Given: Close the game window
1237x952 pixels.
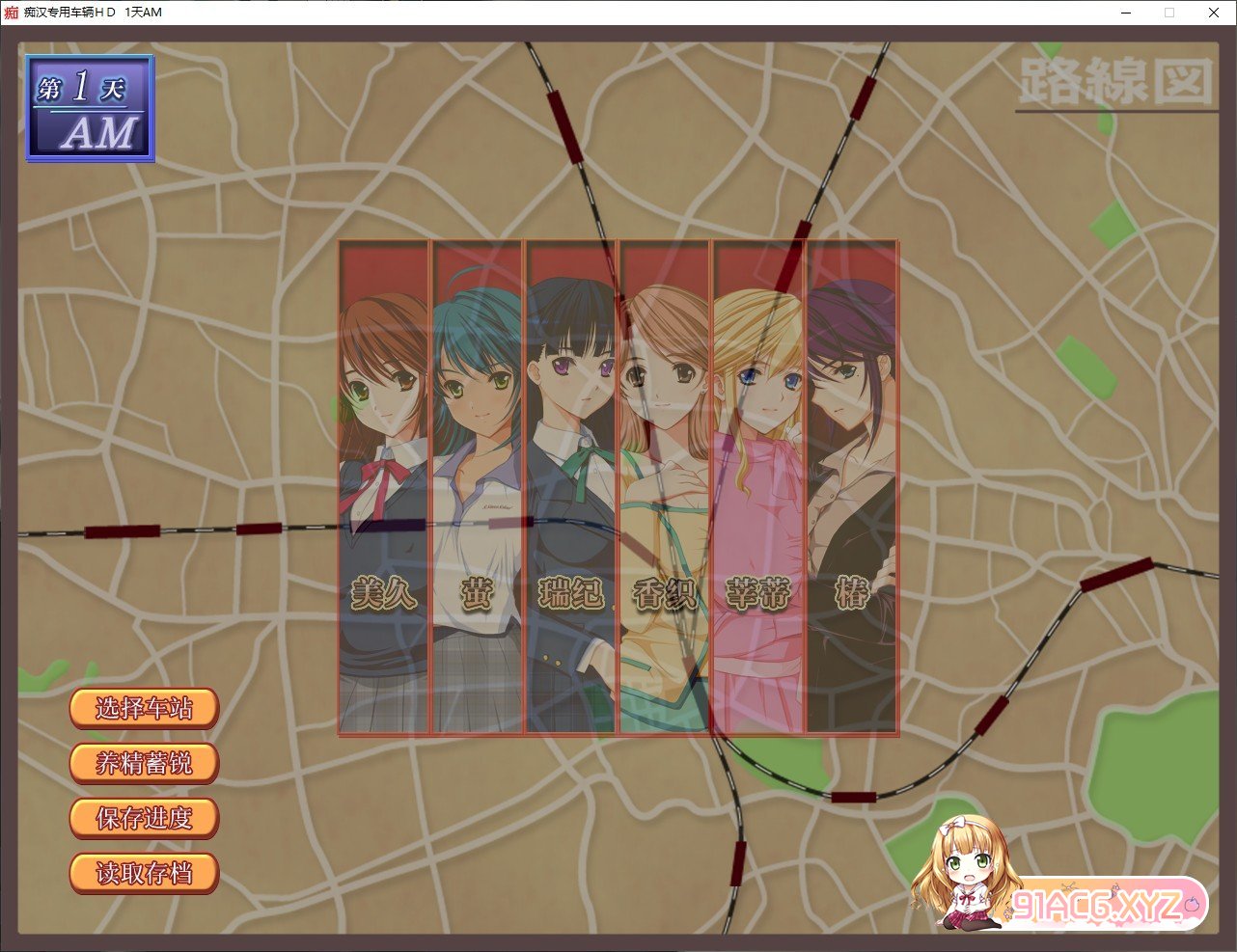Looking at the screenshot, I should pos(1214,13).
